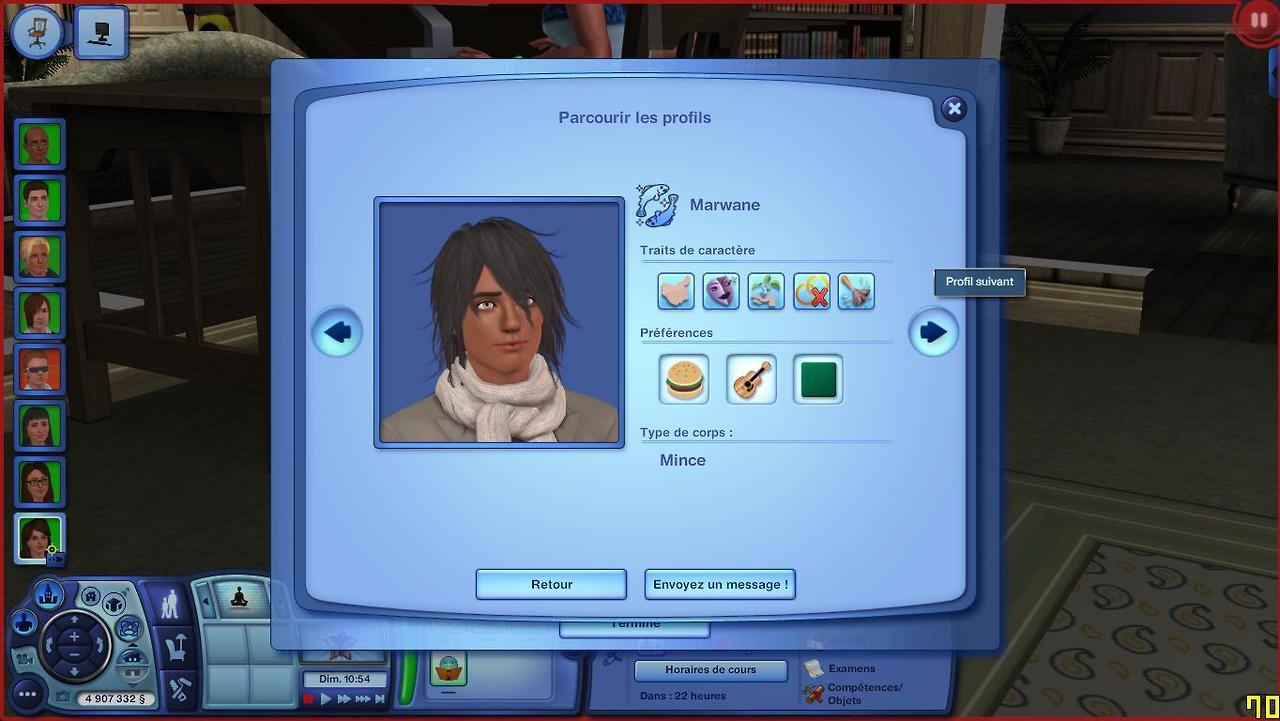Open the three-dots options menu
Image resolution: width=1280 pixels, height=721 pixels.
coord(27,694)
